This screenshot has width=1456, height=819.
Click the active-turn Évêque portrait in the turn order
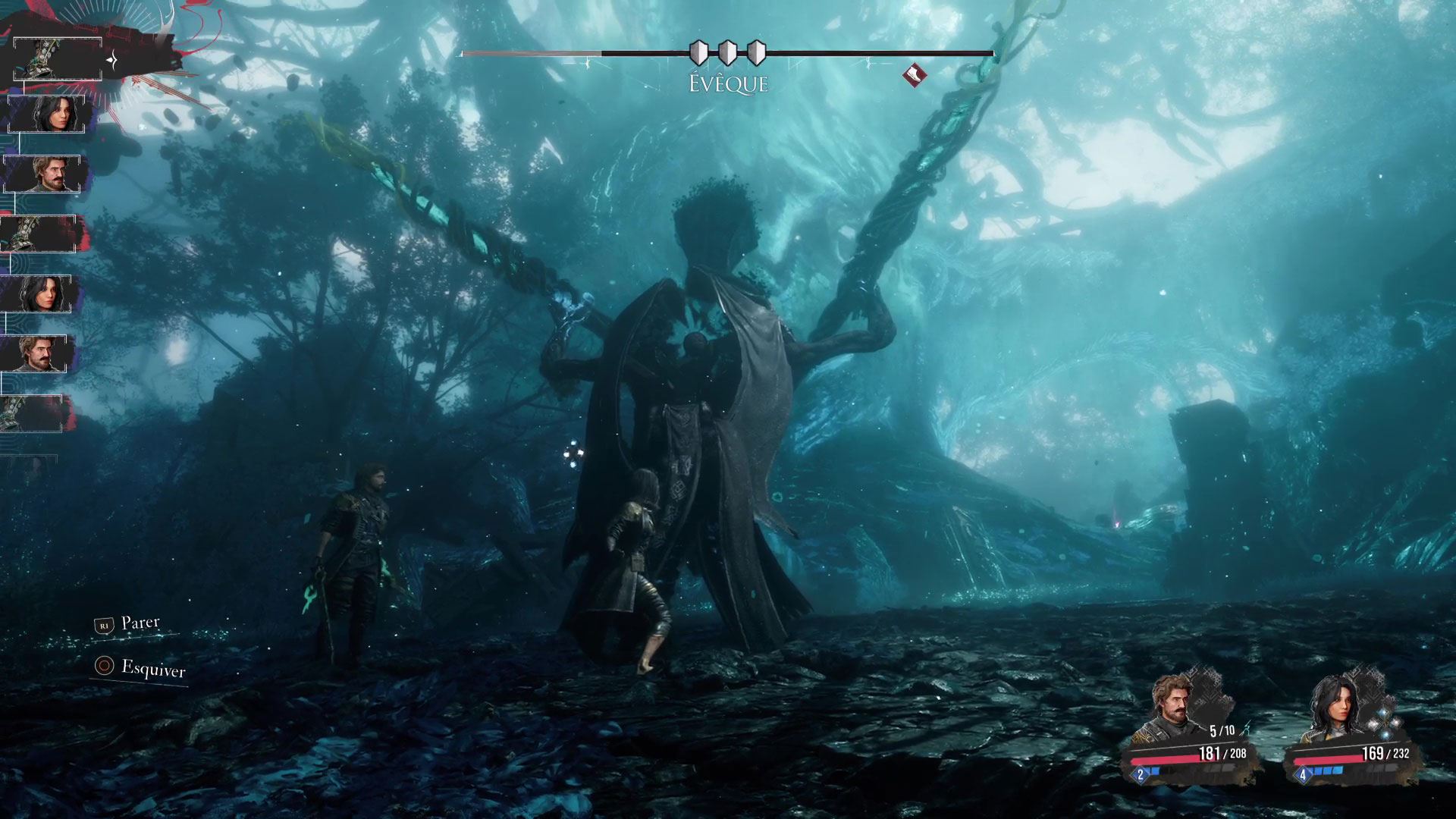click(x=58, y=58)
